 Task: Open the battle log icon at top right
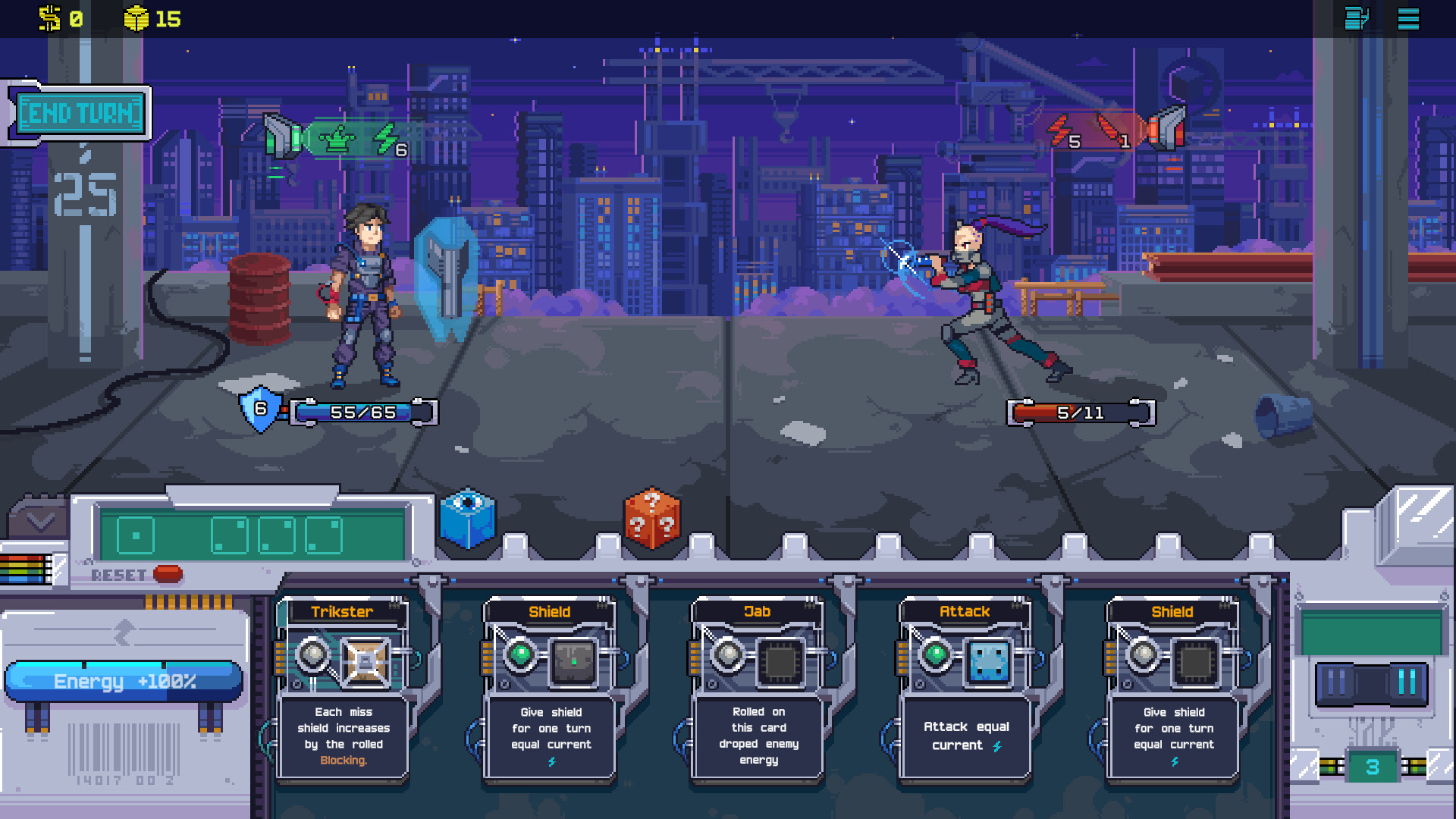click(x=1357, y=19)
